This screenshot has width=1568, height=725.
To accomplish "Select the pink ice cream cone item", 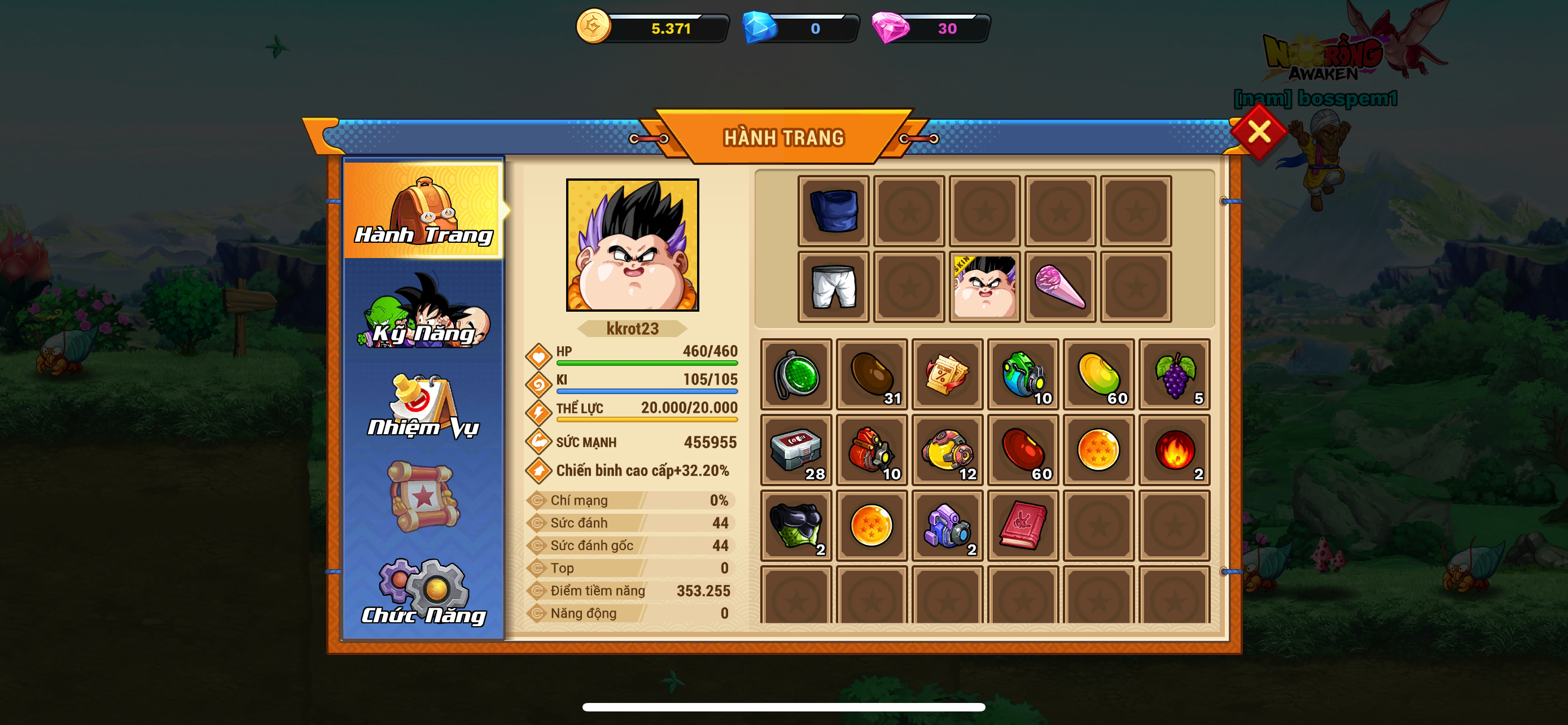I will point(1060,287).
